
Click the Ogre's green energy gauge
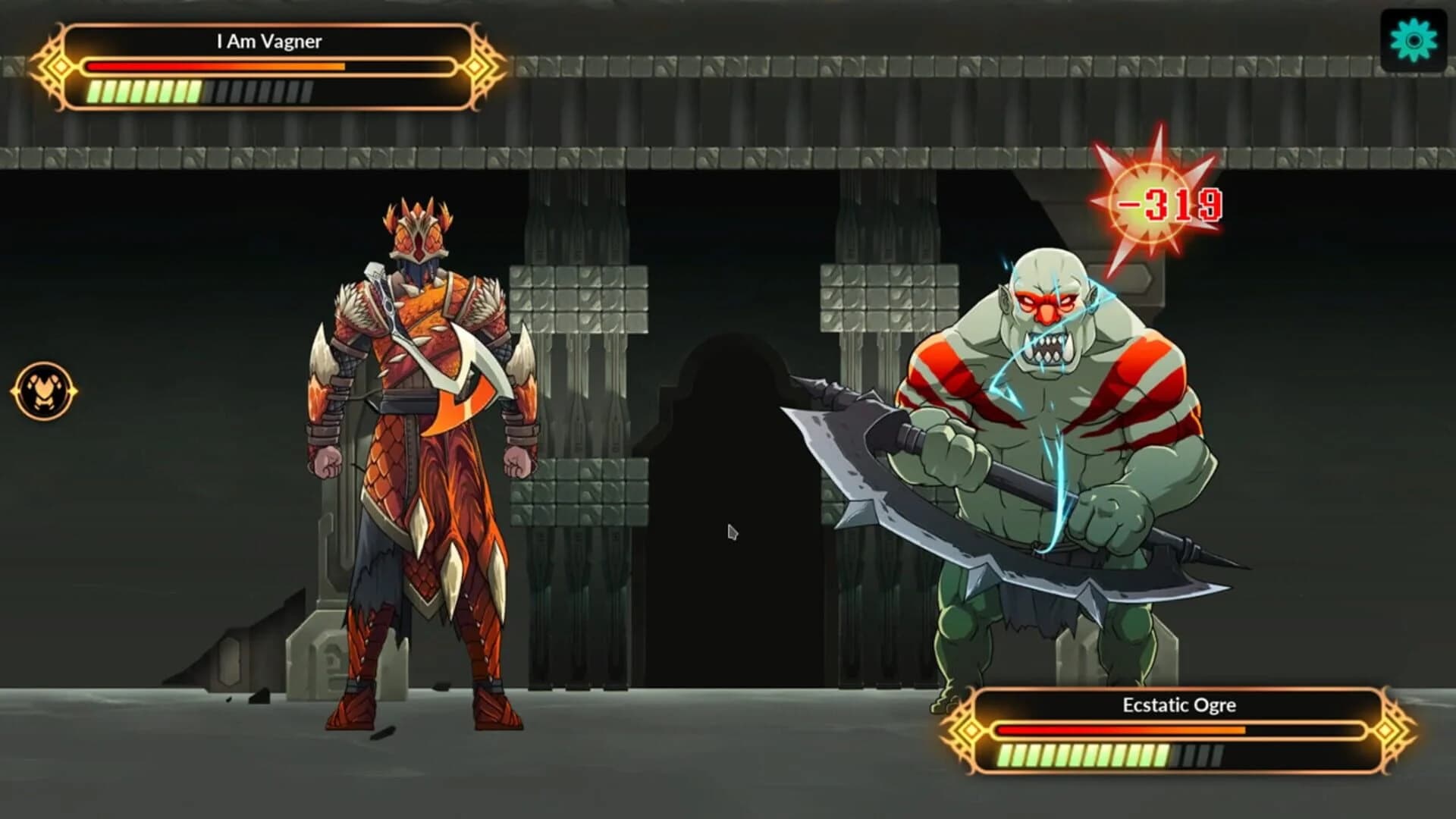(x=1084, y=756)
